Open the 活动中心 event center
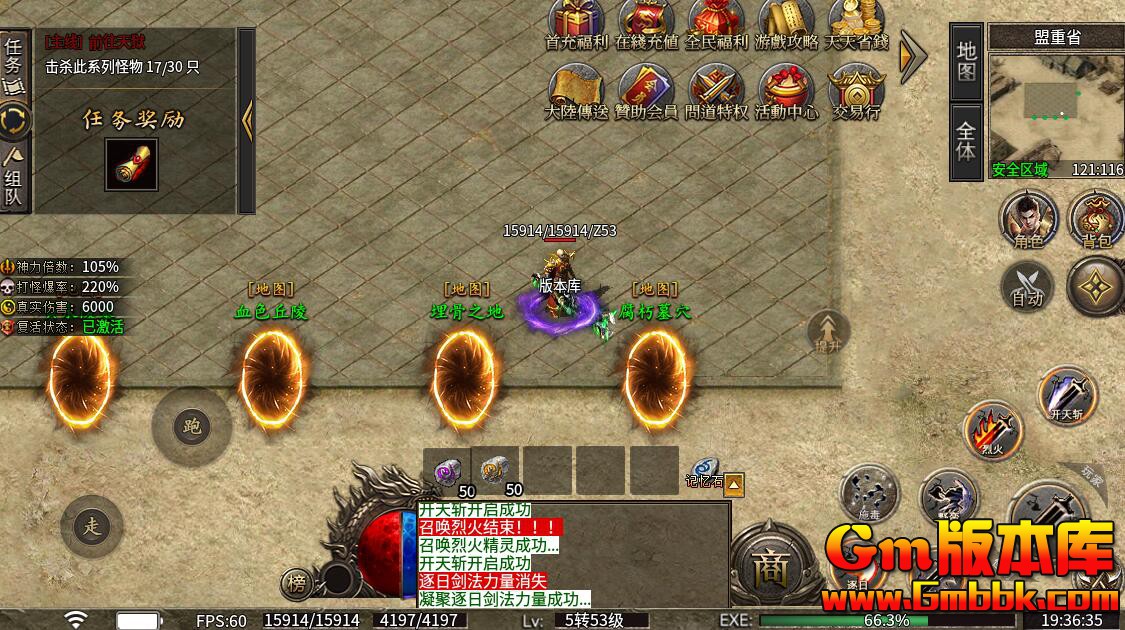 (x=786, y=90)
